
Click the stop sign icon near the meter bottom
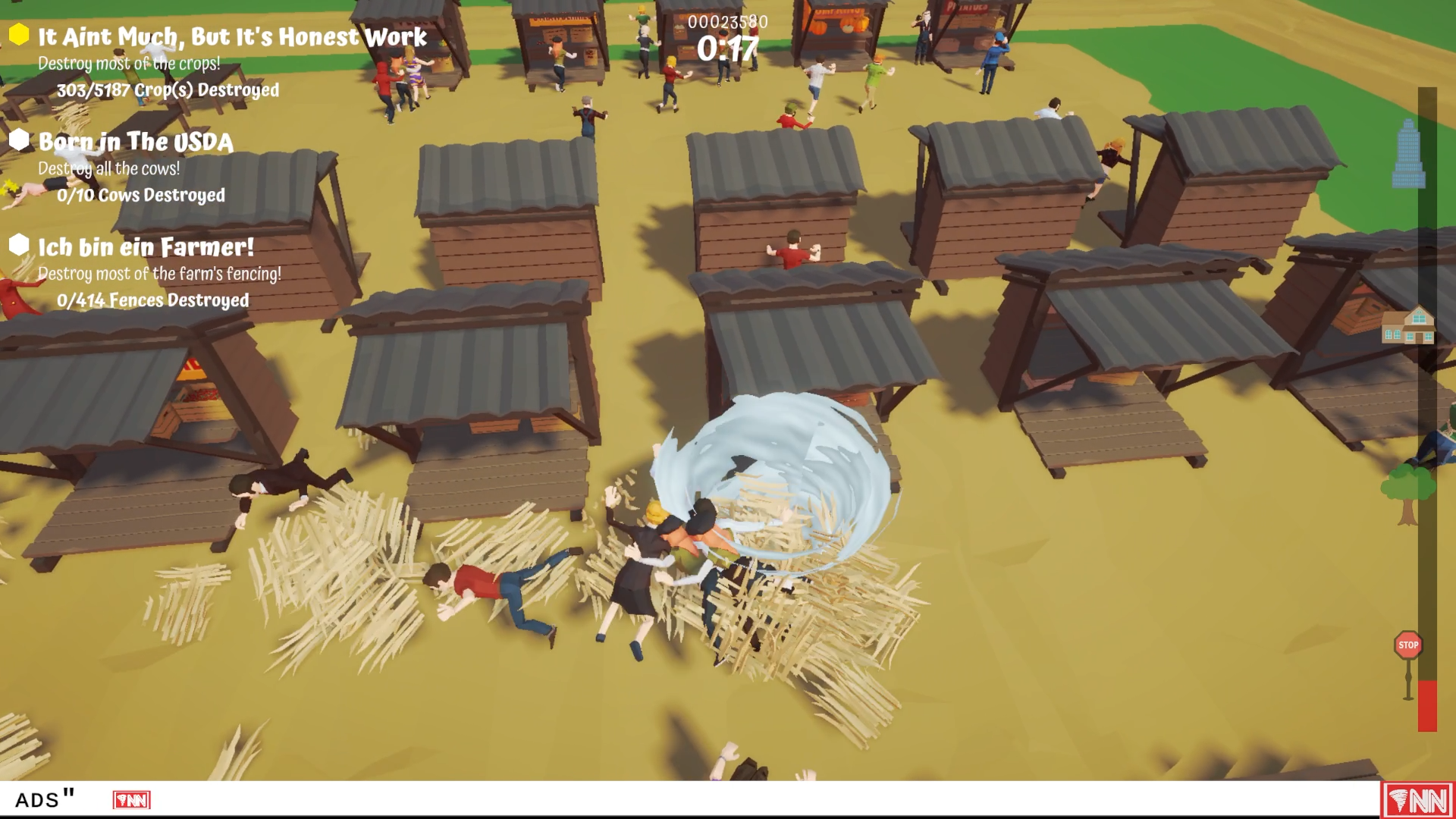[1407, 645]
